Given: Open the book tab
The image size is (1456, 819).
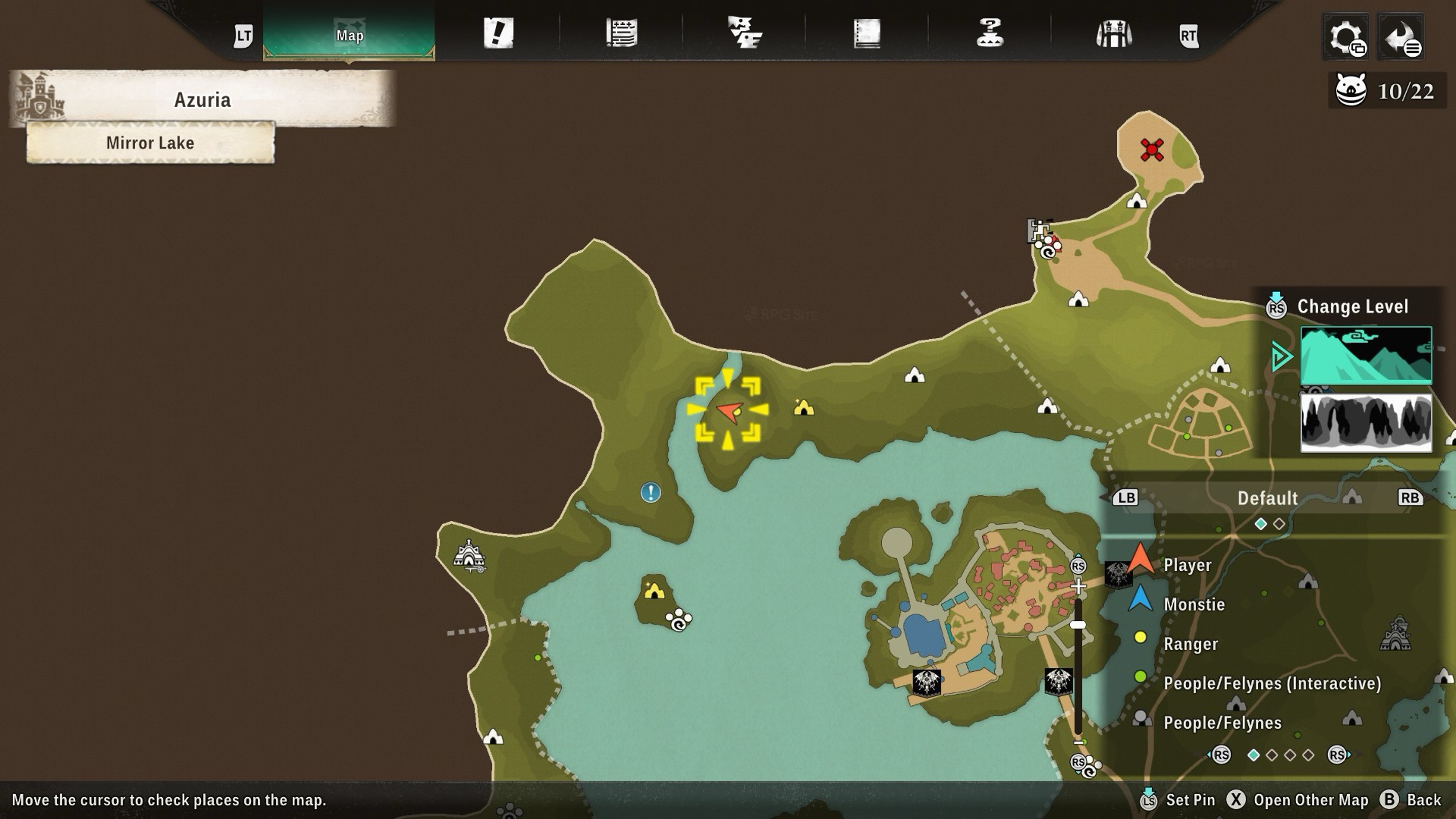Looking at the screenshot, I should click(867, 33).
